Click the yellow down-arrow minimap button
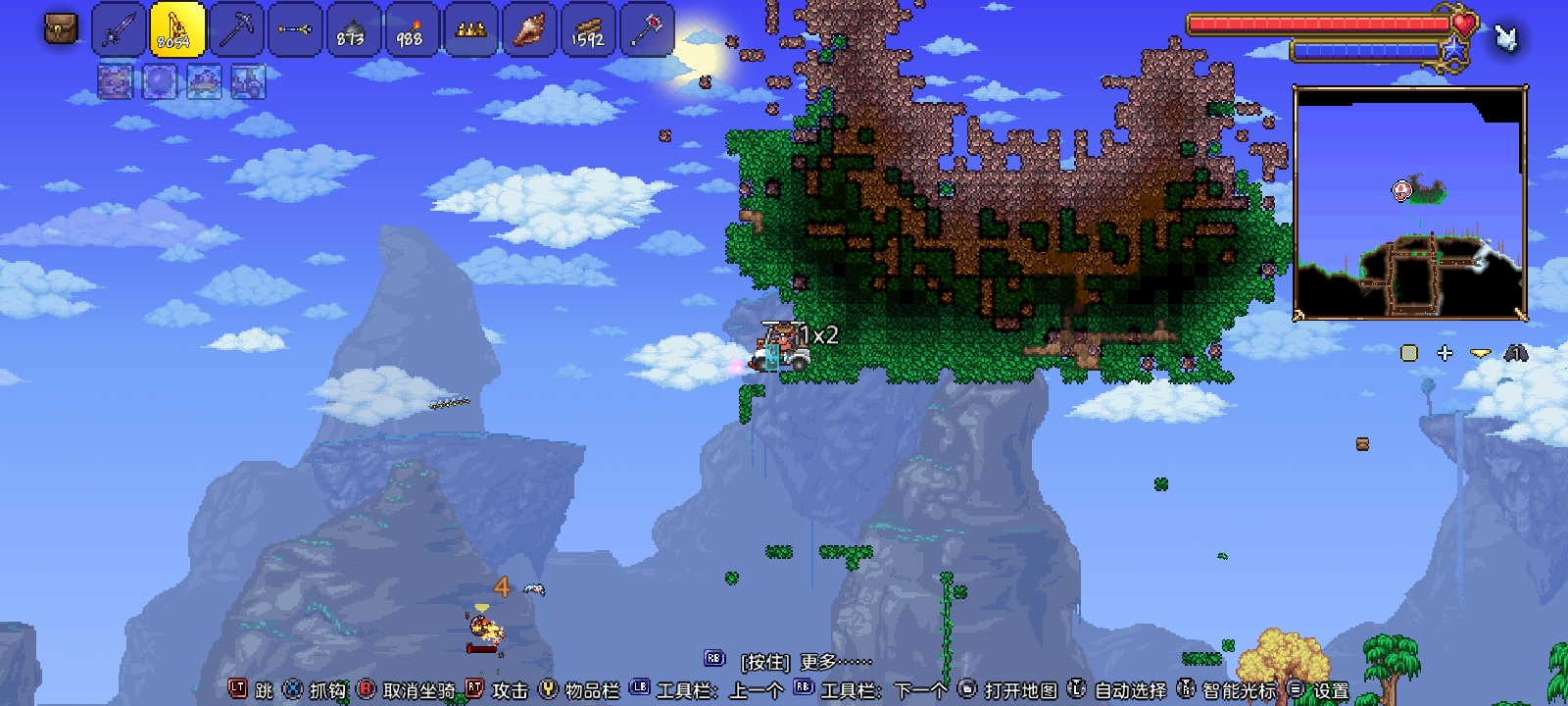The image size is (1568, 706). [1480, 353]
